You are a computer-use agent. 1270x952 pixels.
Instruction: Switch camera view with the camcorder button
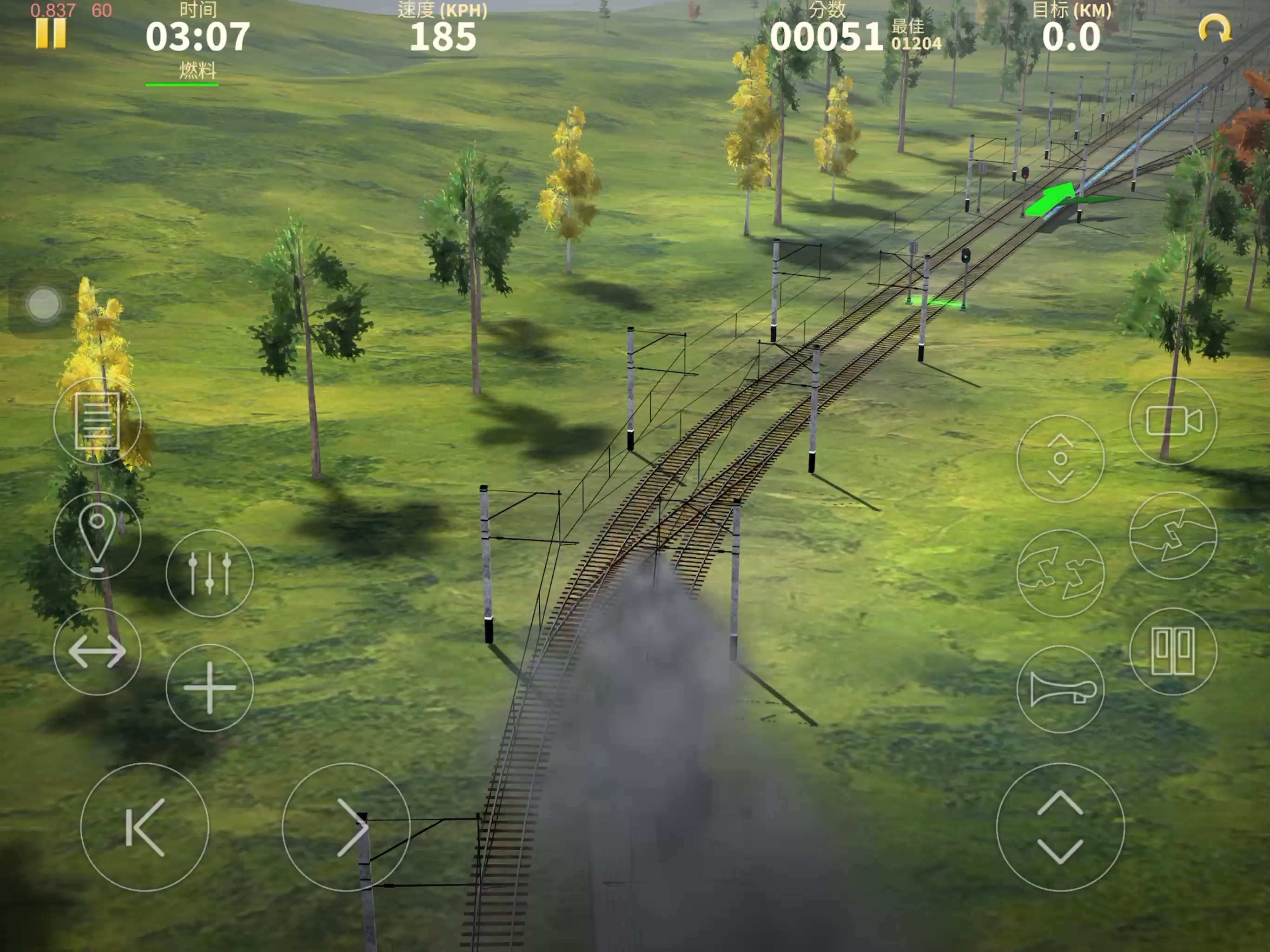1172,421
